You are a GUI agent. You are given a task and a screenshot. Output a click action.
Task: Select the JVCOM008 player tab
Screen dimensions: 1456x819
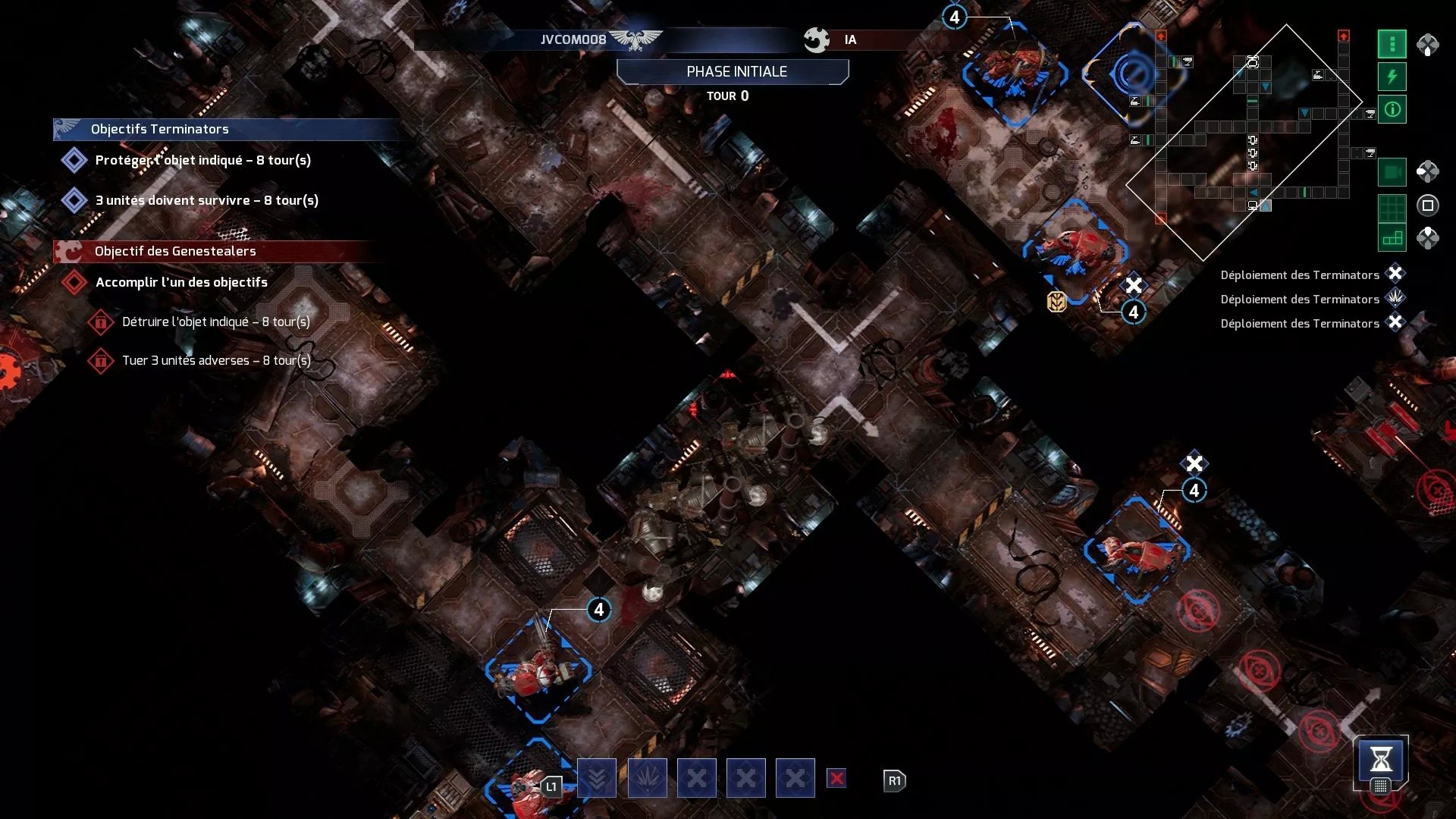tap(574, 39)
